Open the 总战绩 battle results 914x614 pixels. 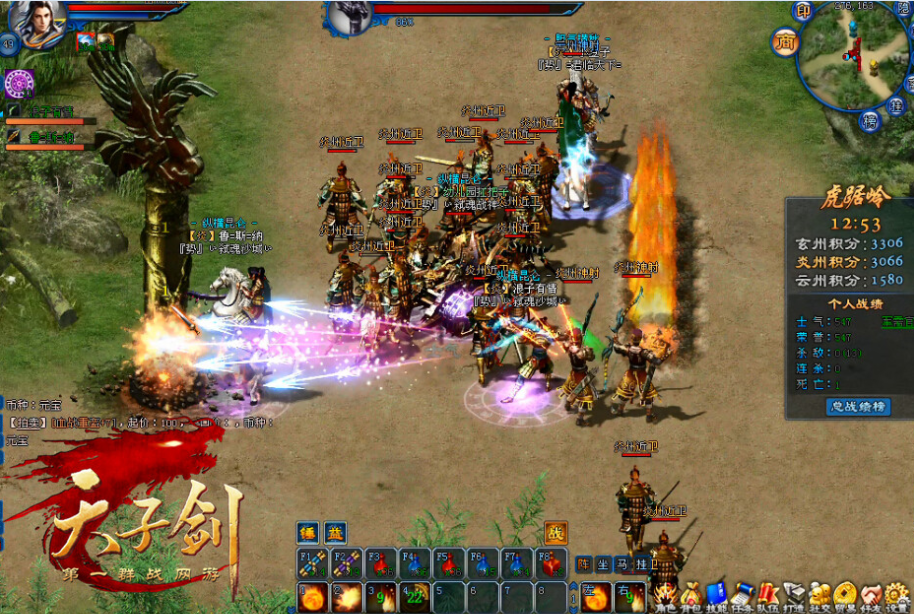point(857,406)
